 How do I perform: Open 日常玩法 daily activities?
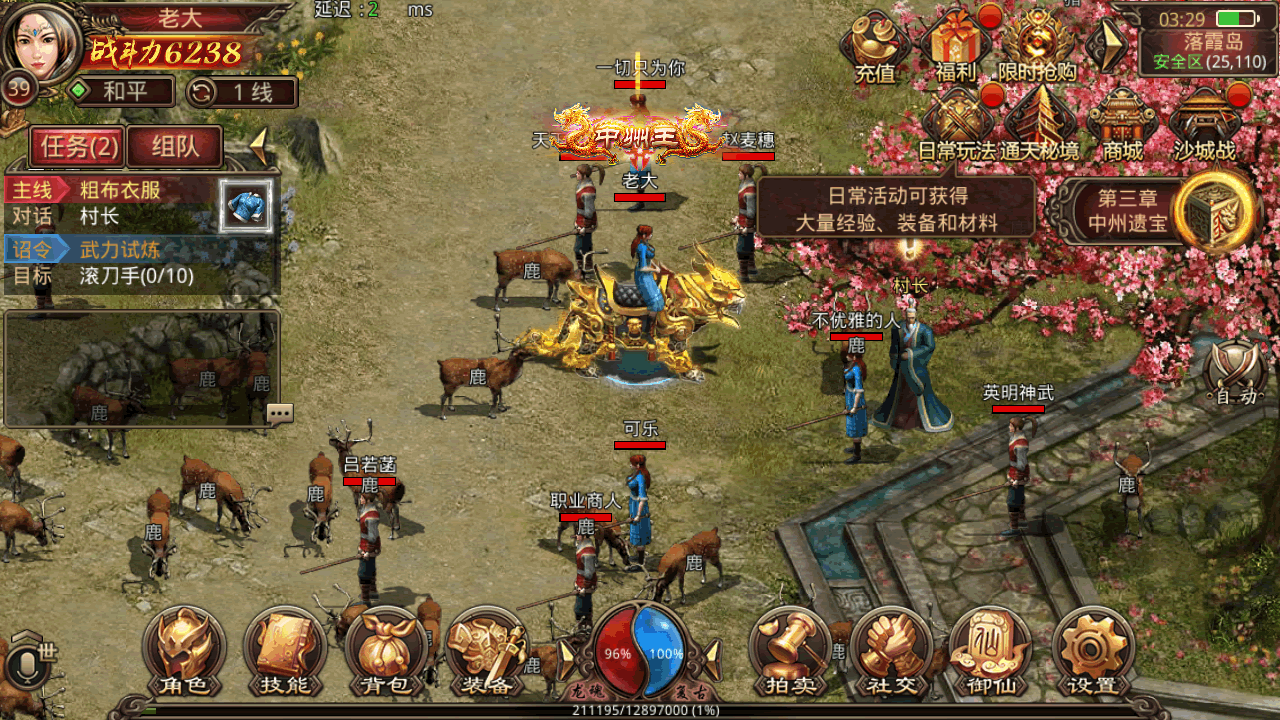[957, 123]
